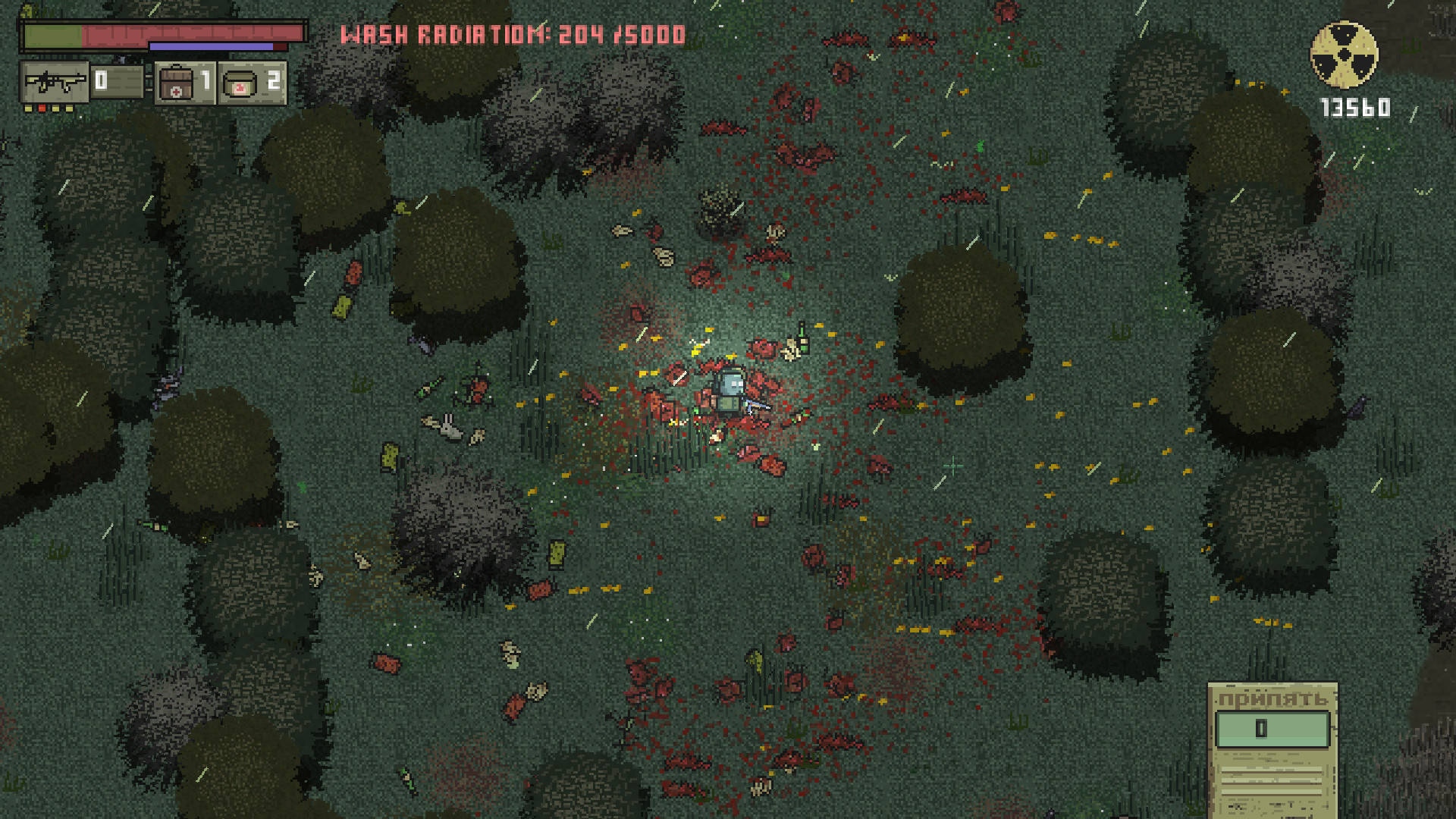The height and width of the screenshot is (819, 1456).
Task: Select the submachine gun weapon slot
Action: click(57, 80)
